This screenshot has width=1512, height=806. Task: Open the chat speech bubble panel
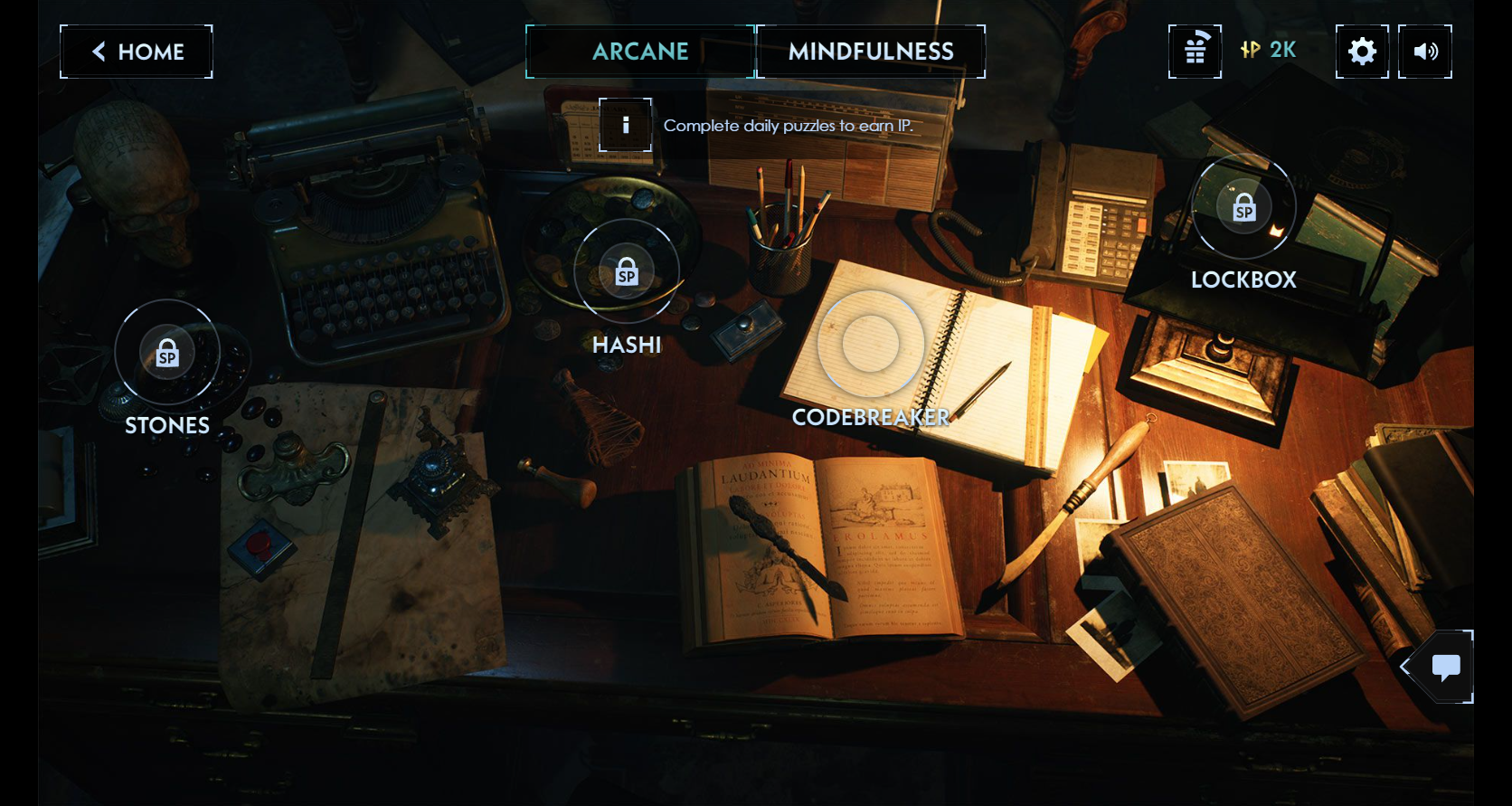pyautogui.click(x=1445, y=668)
